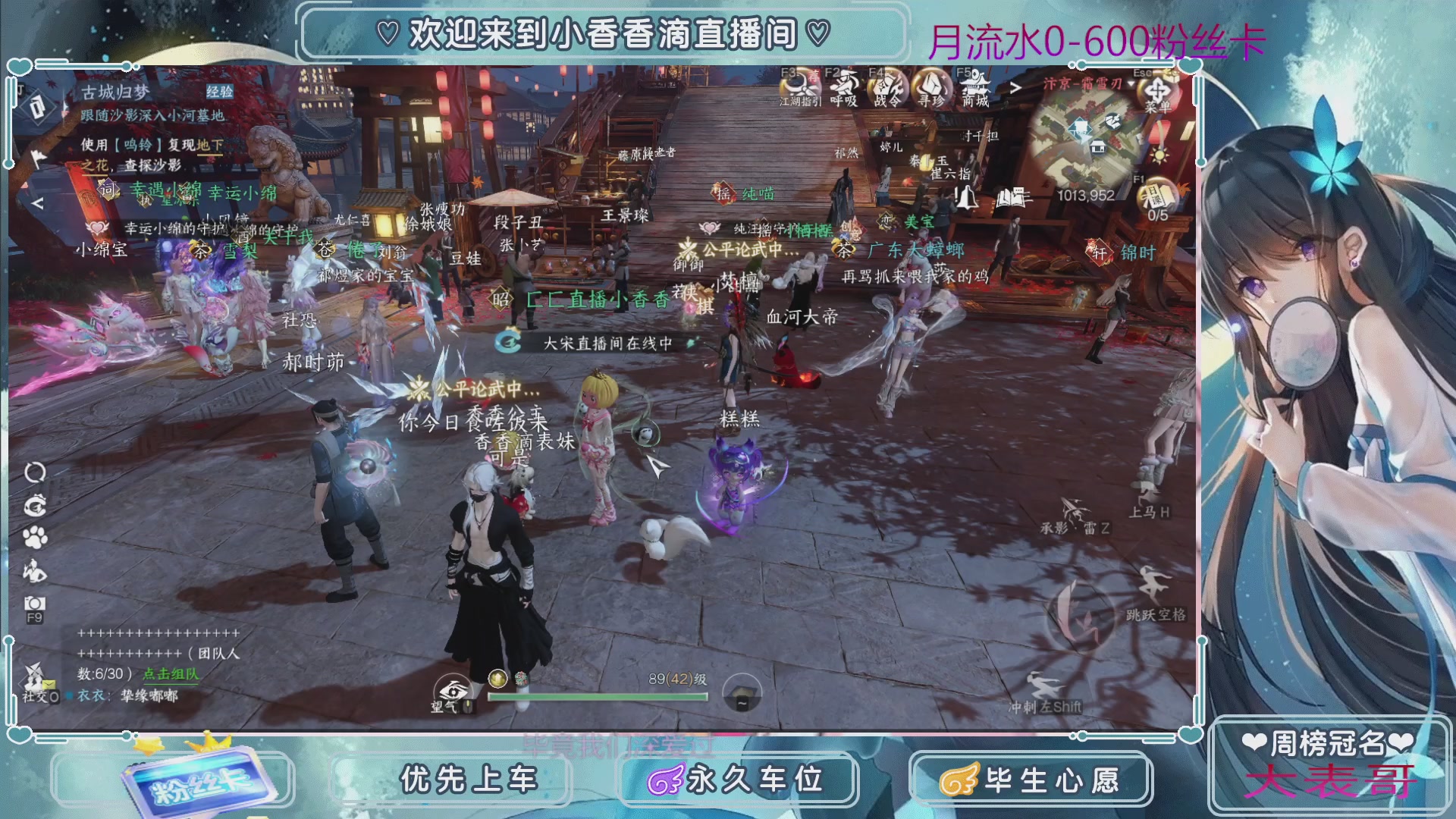
Task: Open the 商城 shop
Action: 975,86
